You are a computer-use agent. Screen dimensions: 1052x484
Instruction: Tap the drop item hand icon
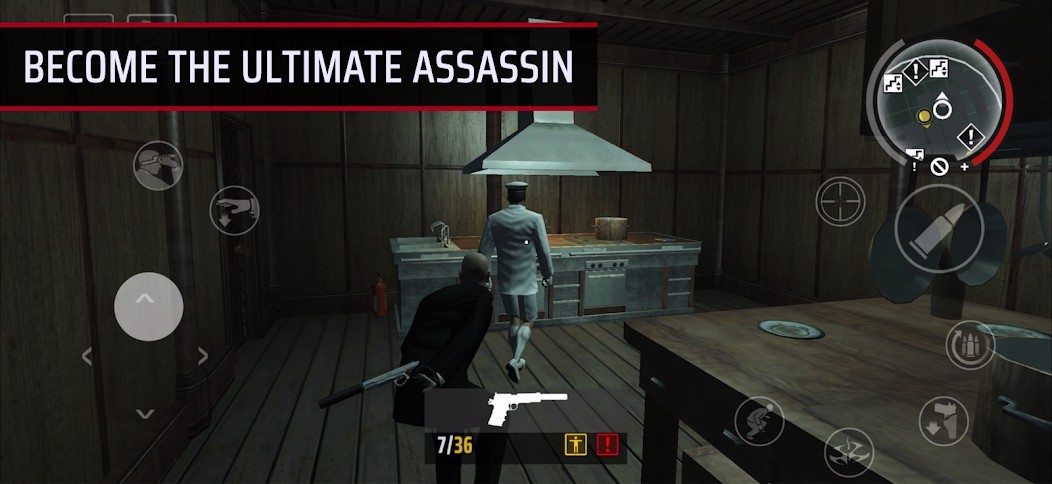pyautogui.click(x=235, y=208)
